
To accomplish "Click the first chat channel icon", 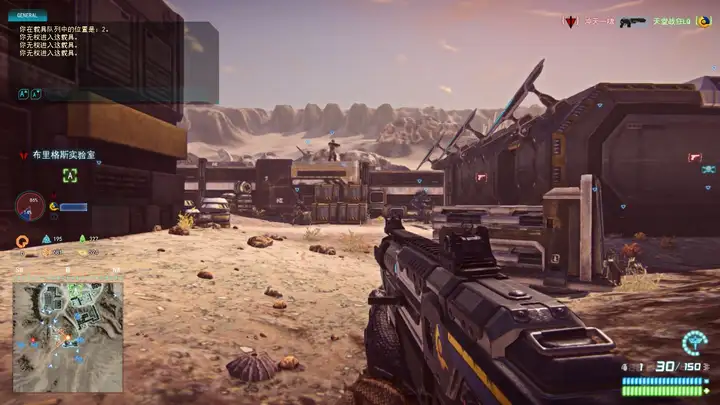I will (x=22, y=94).
